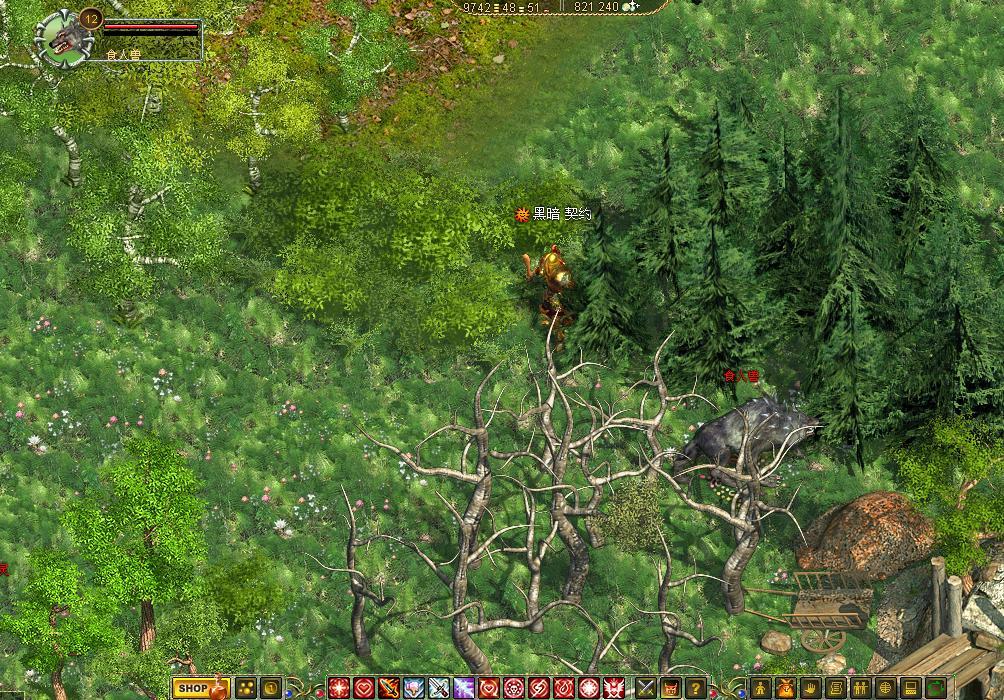Image resolution: width=1004 pixels, height=700 pixels.
Task: Open the globe map button
Action: point(886,688)
